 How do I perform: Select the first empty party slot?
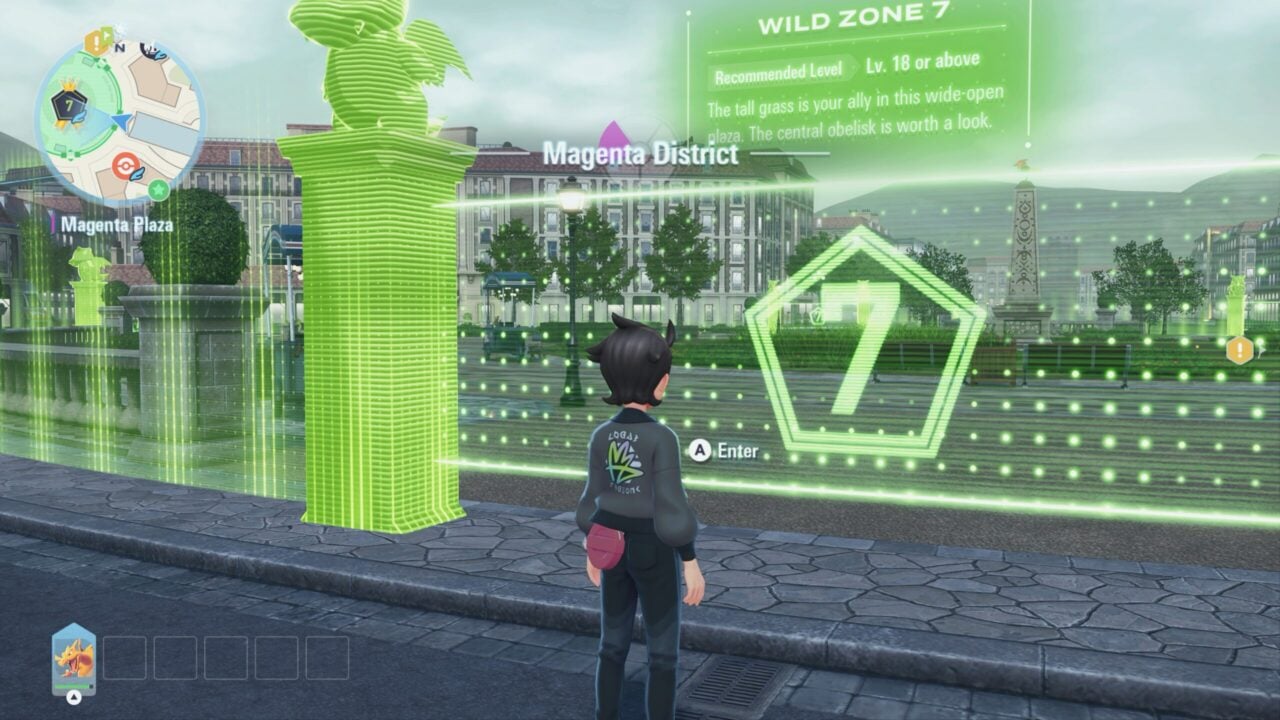click(x=125, y=657)
